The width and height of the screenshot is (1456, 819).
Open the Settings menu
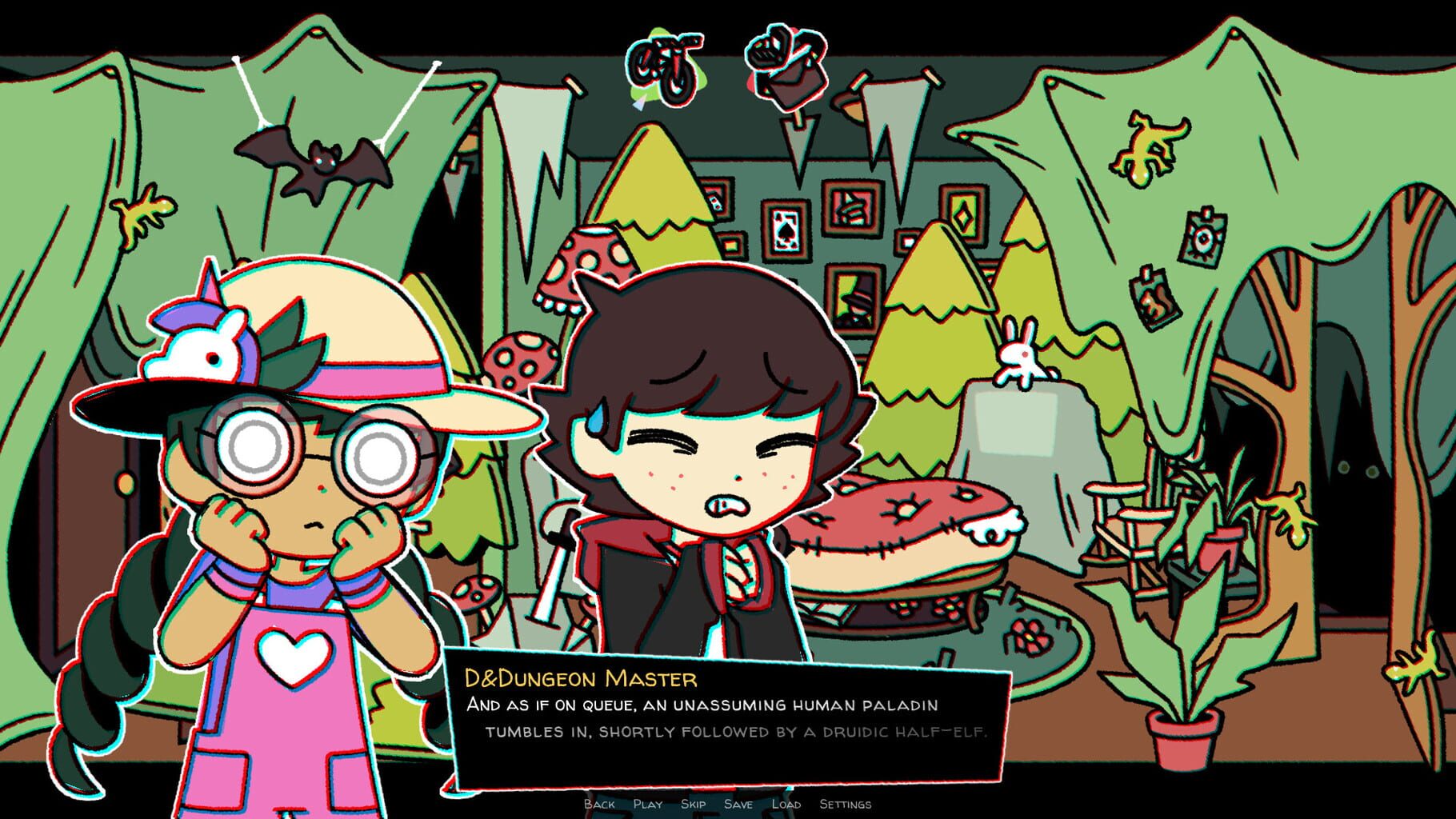(845, 805)
